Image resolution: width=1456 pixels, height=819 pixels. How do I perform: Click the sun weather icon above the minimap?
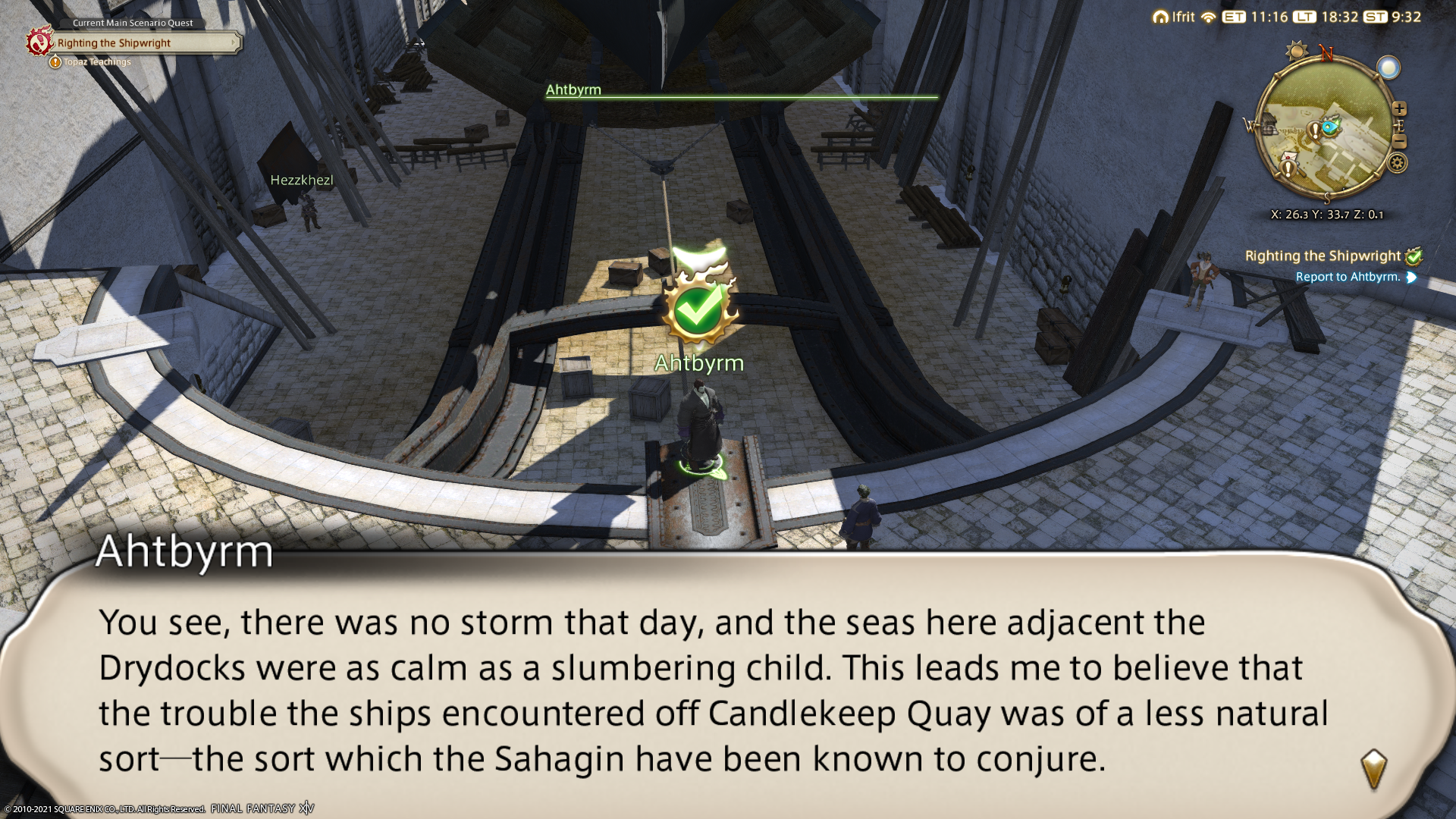[x=1297, y=52]
